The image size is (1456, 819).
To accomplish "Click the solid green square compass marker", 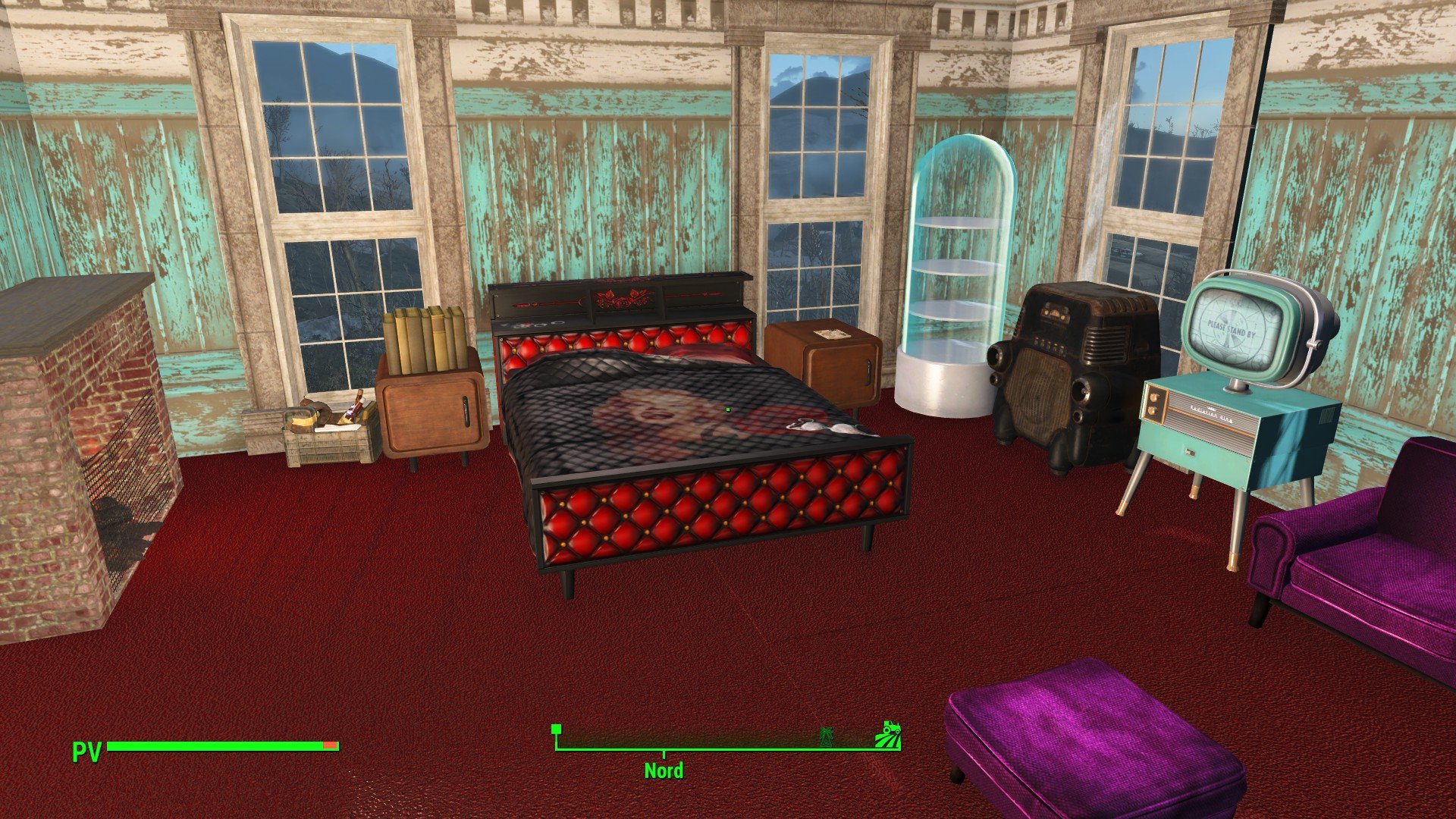I will (557, 730).
